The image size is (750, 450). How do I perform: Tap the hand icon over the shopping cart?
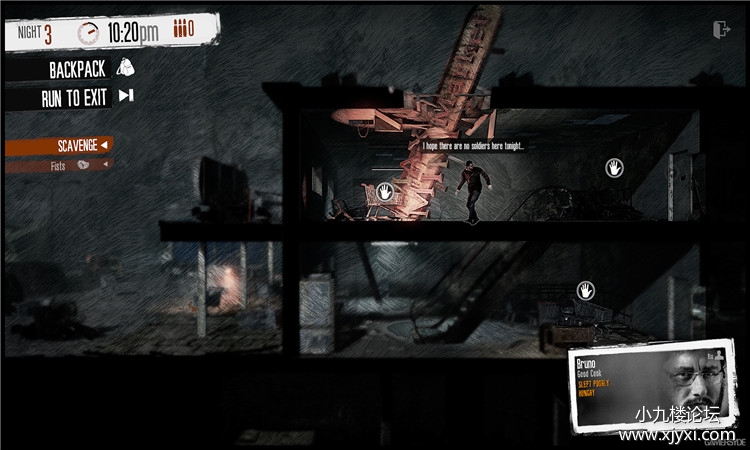[385, 190]
